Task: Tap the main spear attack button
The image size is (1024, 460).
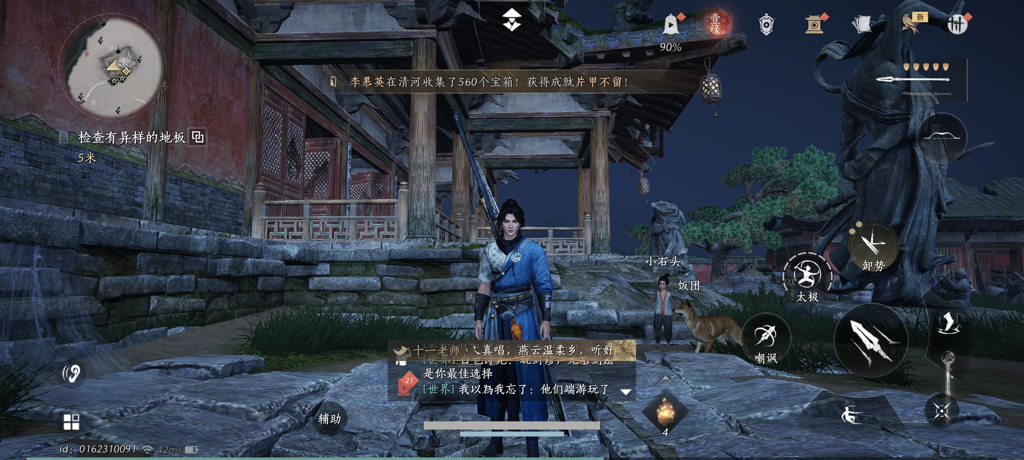Action: coord(870,340)
